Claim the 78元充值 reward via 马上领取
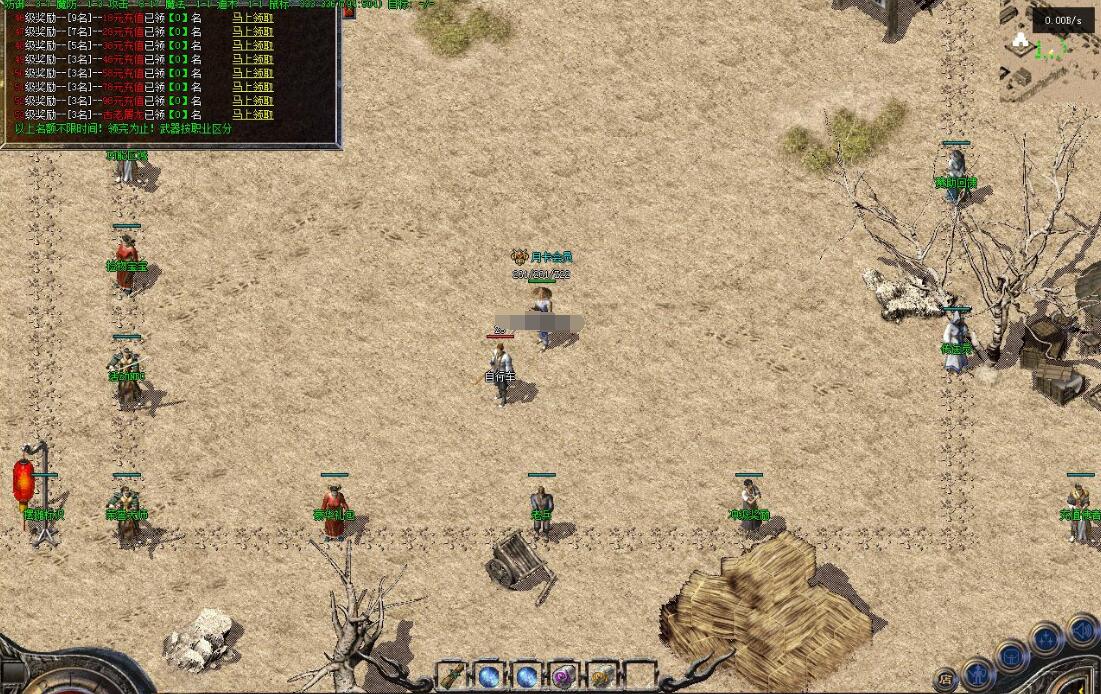This screenshot has width=1101, height=694. [252, 88]
